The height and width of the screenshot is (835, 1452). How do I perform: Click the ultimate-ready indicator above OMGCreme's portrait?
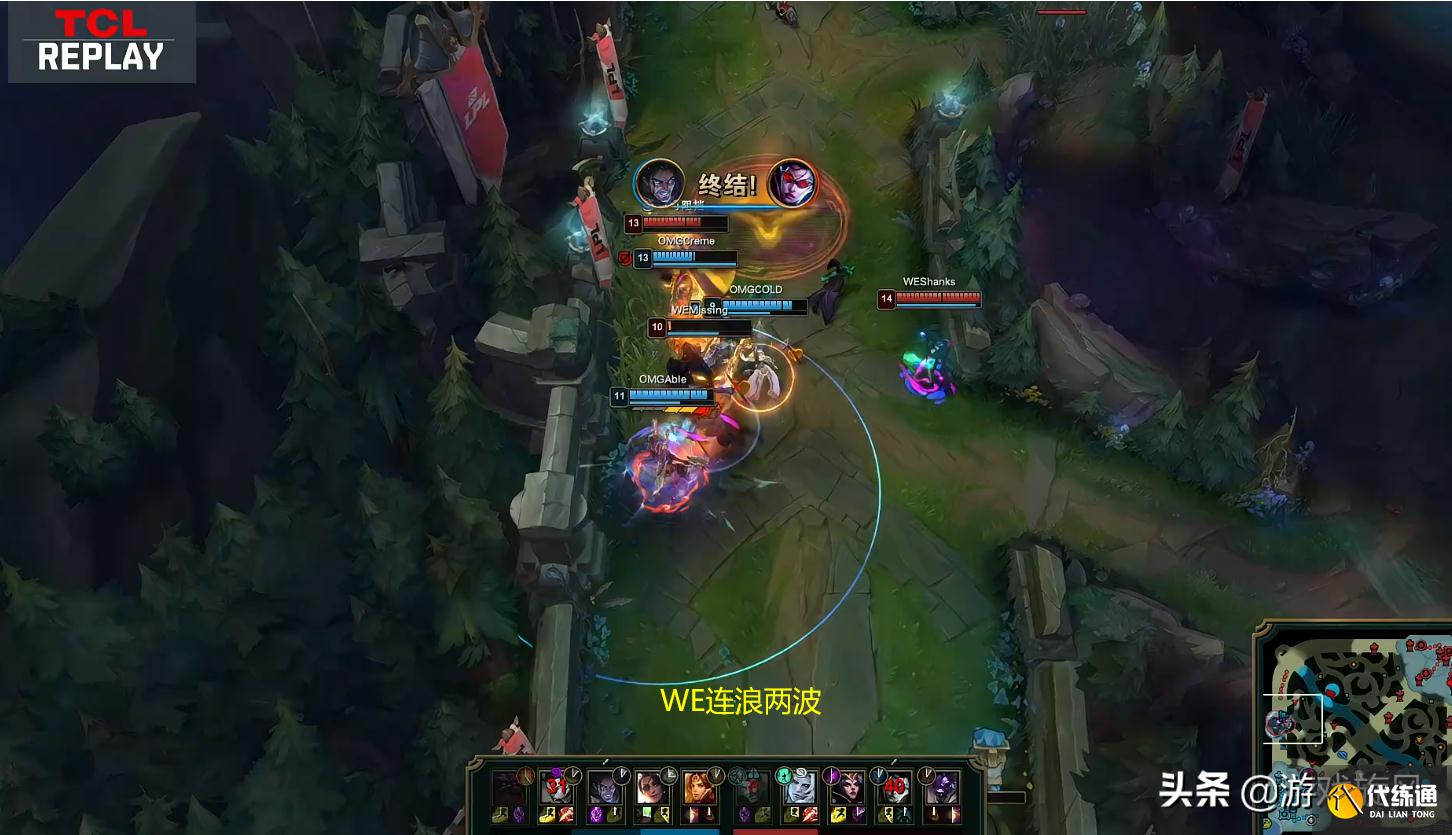(626, 258)
